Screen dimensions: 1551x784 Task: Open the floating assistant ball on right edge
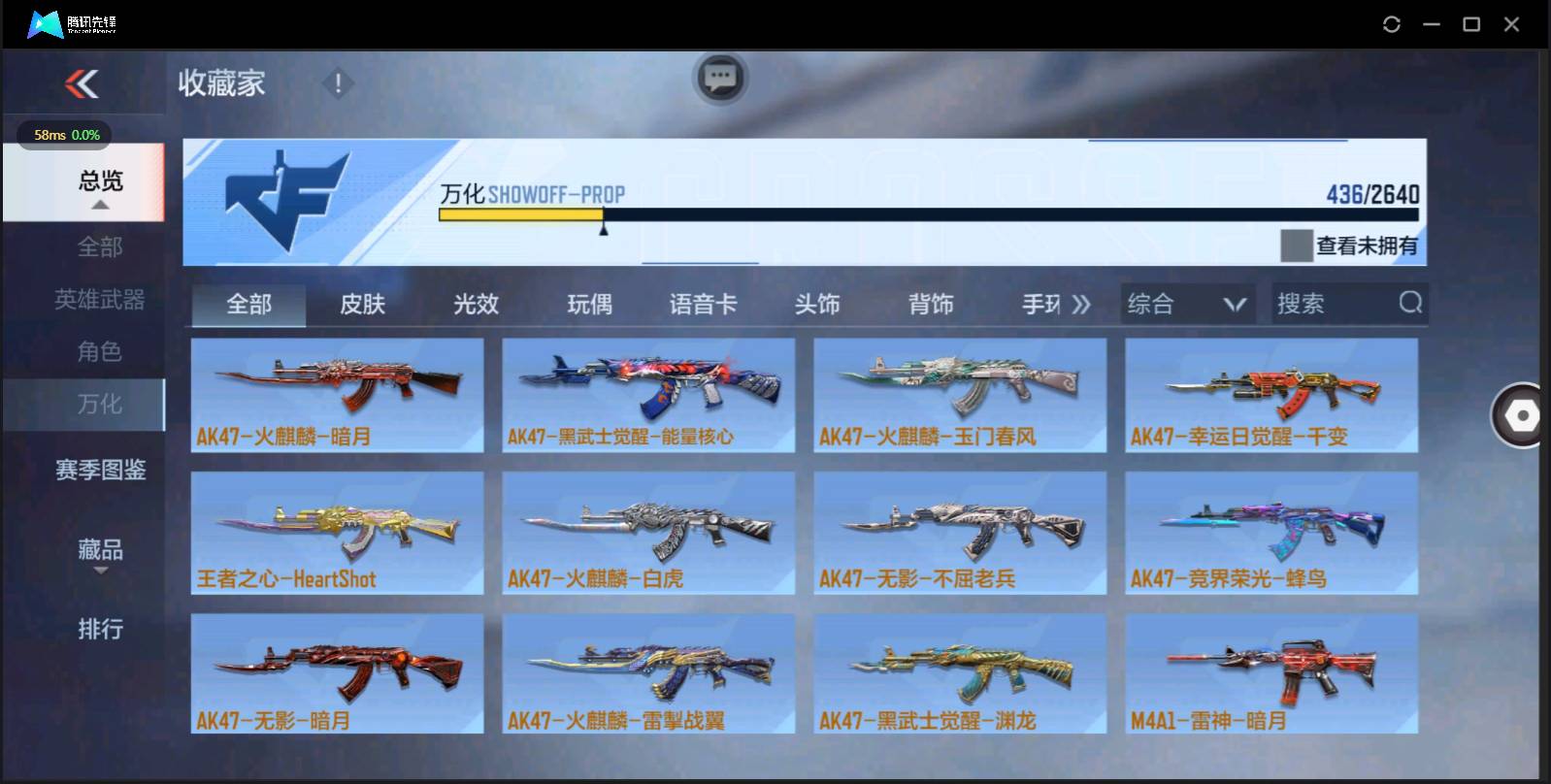(x=1521, y=417)
